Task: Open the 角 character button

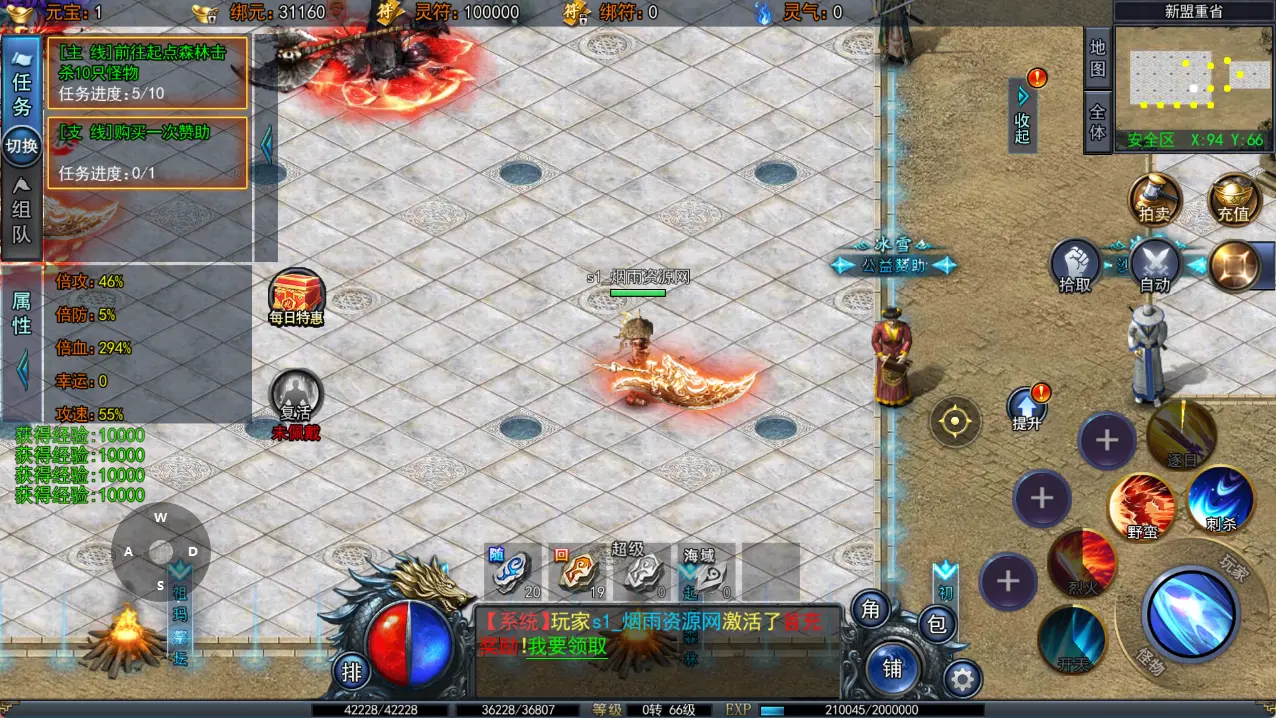Action: point(870,608)
